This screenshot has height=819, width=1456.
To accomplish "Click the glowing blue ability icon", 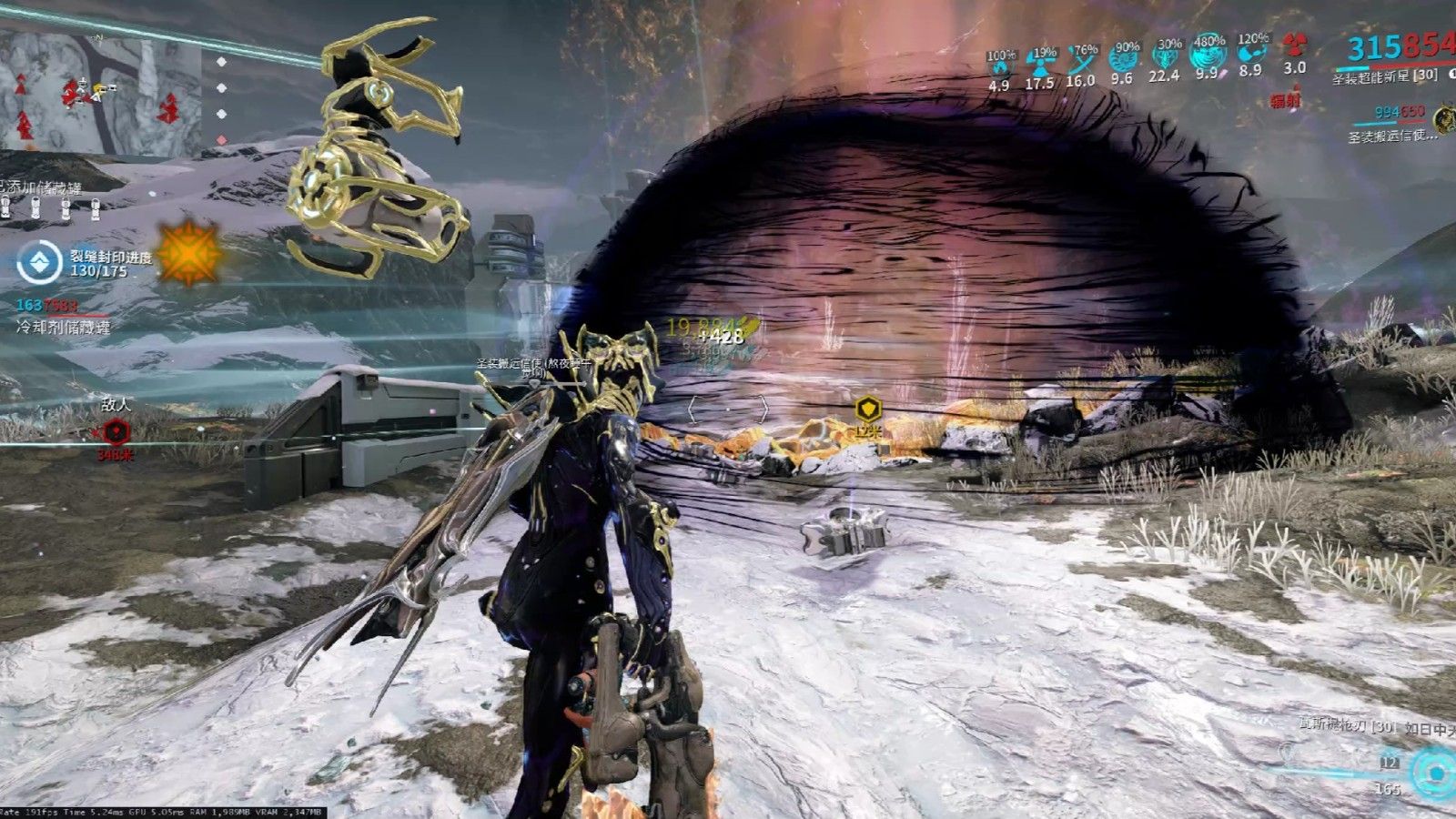I will (x=1434, y=773).
